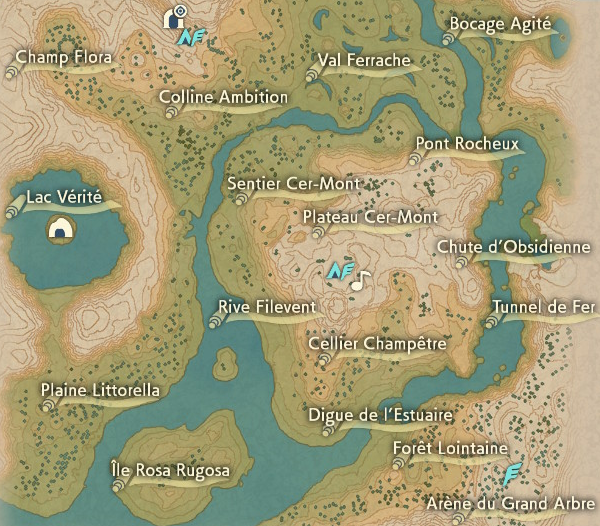Choose Plateau Cer-Mont on the map
600x526 pixels.
(x=369, y=217)
